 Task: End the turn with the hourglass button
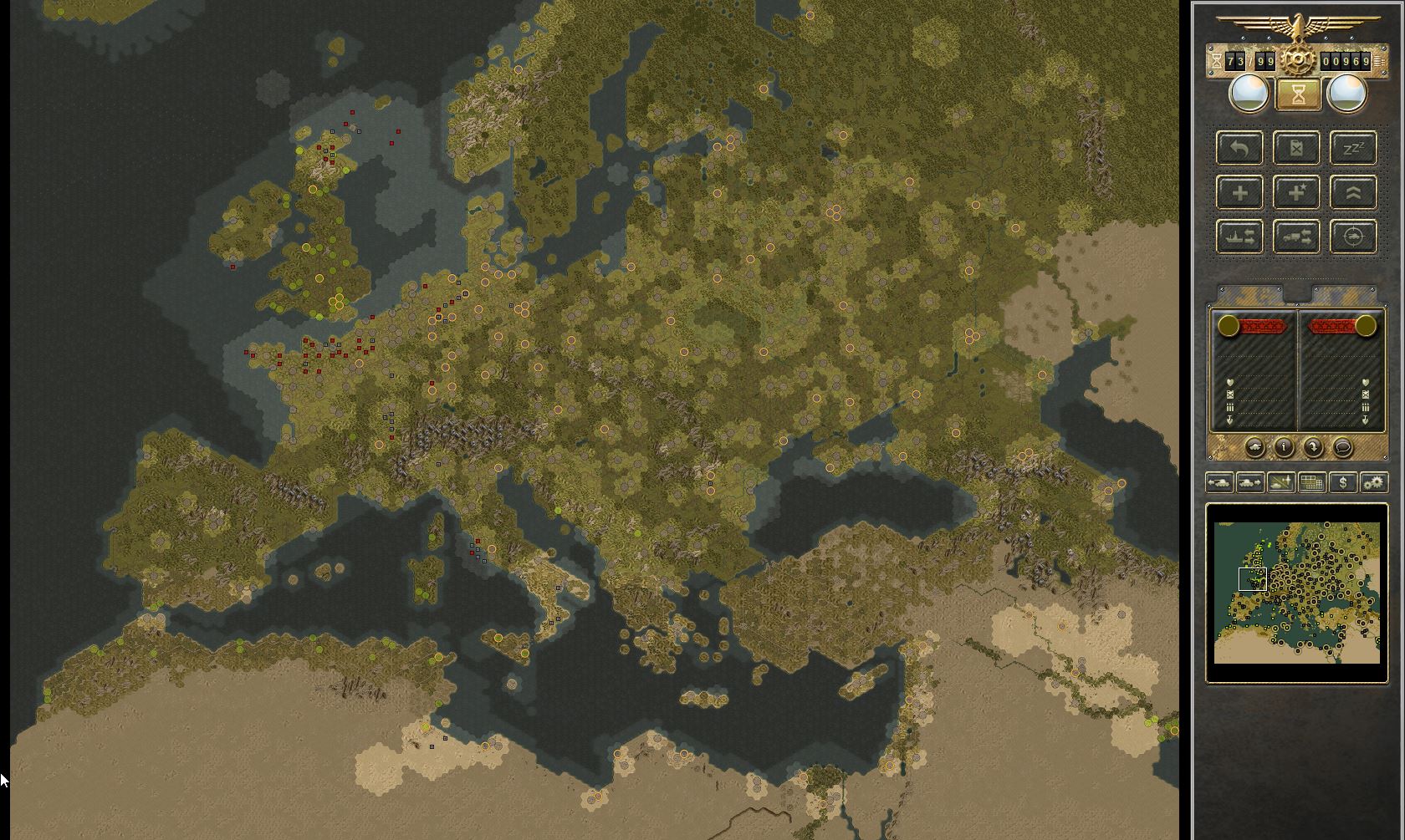pyautogui.click(x=1297, y=94)
